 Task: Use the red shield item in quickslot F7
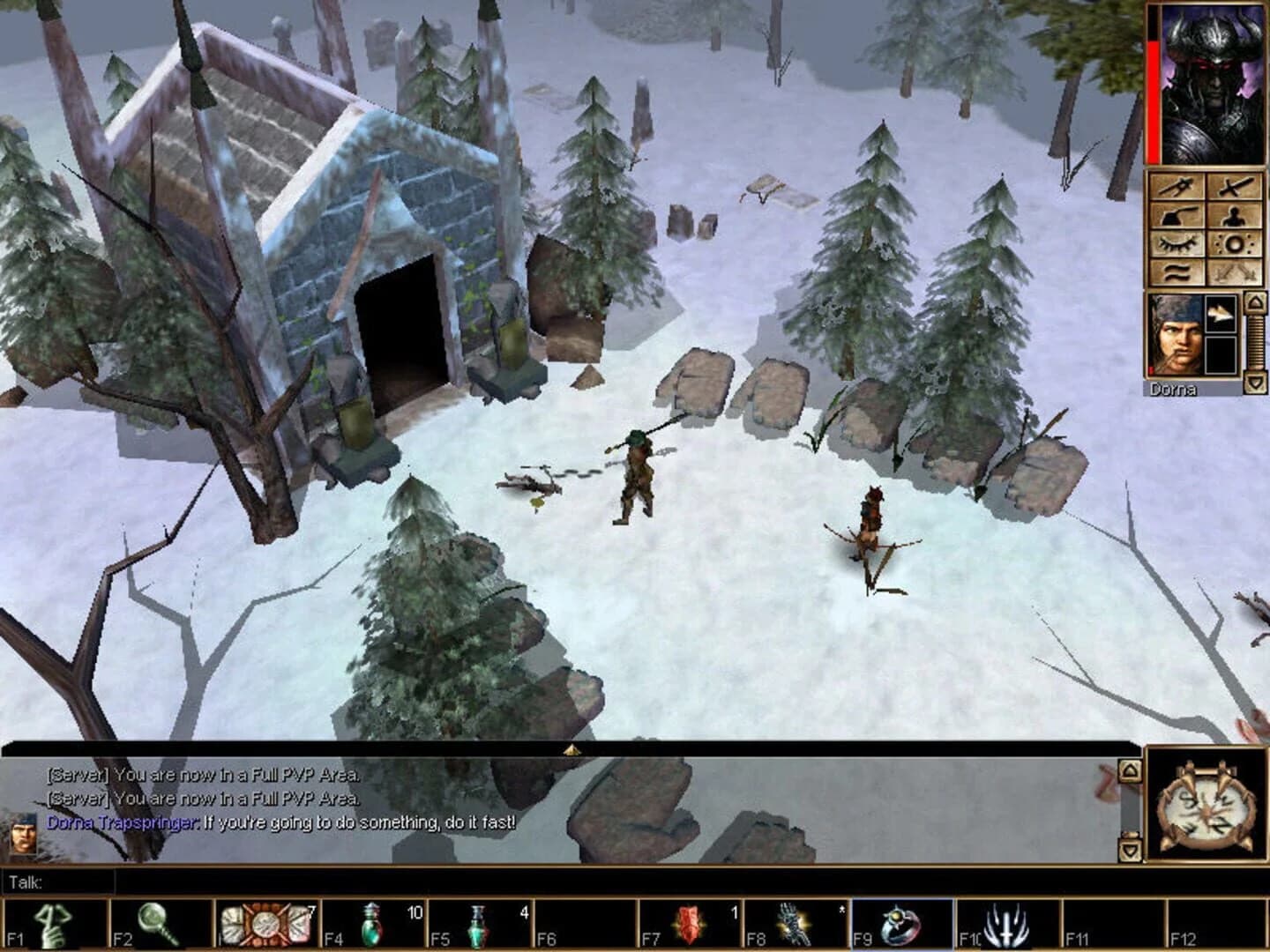tap(689, 922)
